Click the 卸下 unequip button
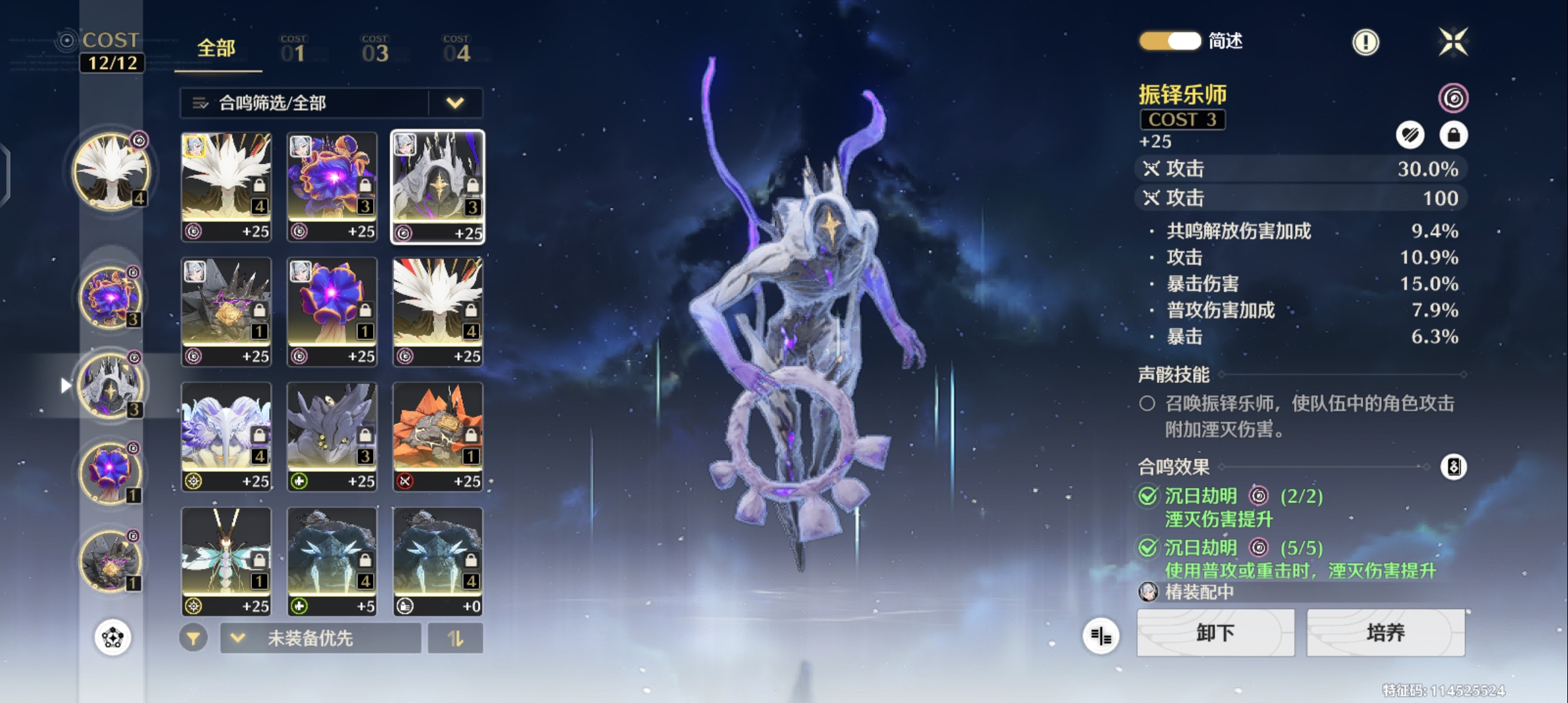Viewport: 1568px width, 703px height. tap(1215, 633)
